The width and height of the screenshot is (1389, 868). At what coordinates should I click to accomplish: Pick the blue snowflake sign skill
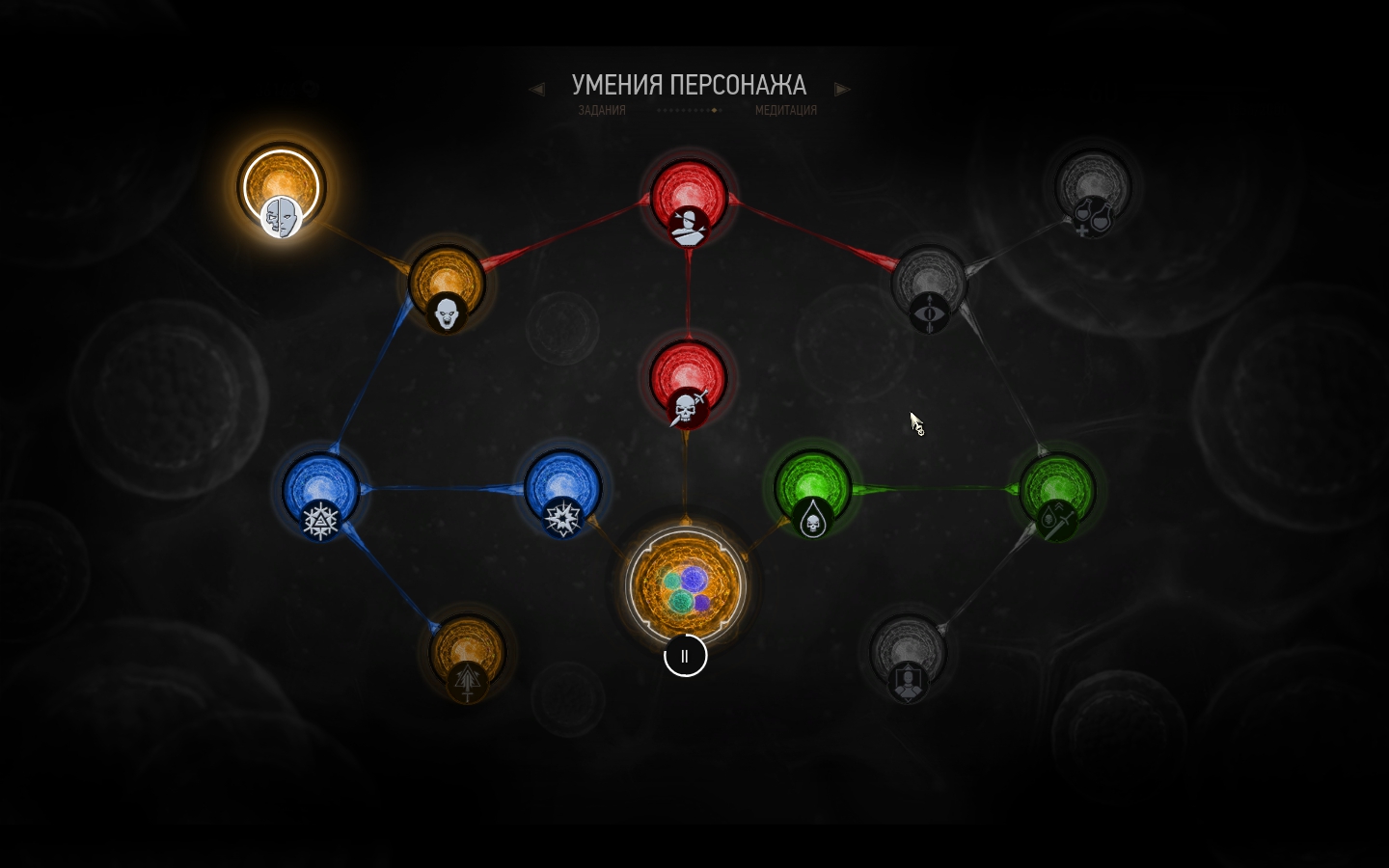[x=321, y=493]
